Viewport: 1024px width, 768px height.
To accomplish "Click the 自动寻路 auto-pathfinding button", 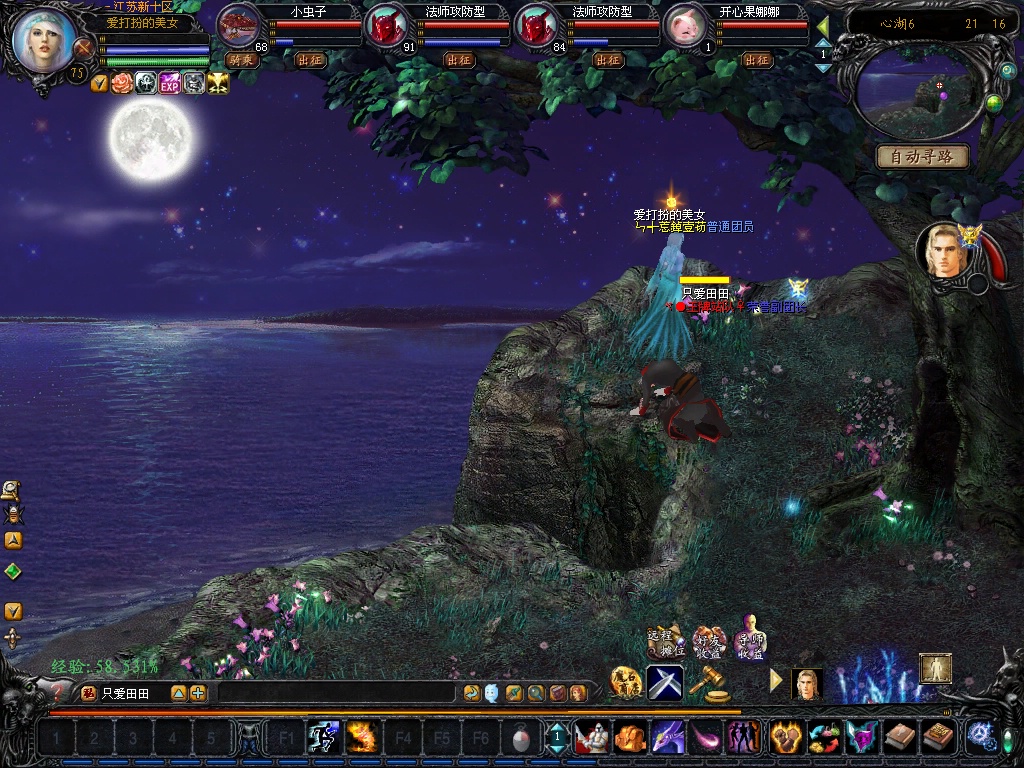I will click(922, 157).
